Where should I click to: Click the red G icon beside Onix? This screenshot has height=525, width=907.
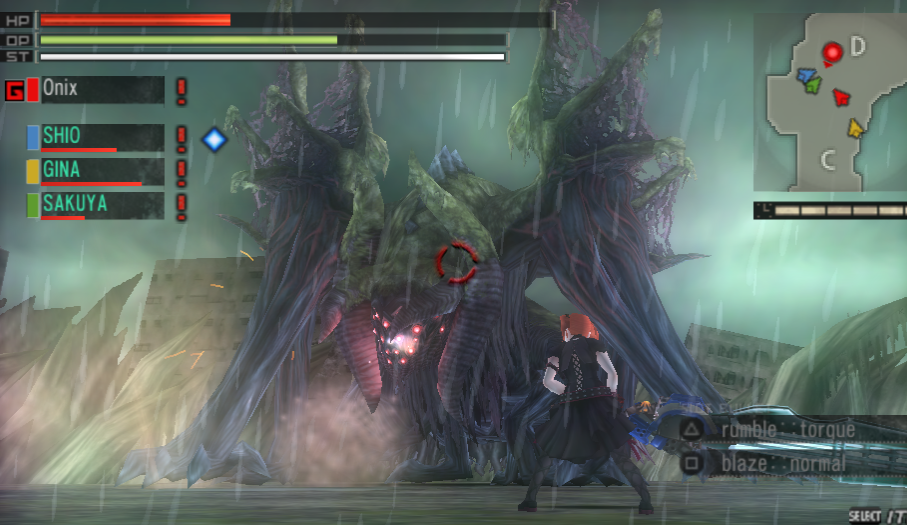point(15,91)
